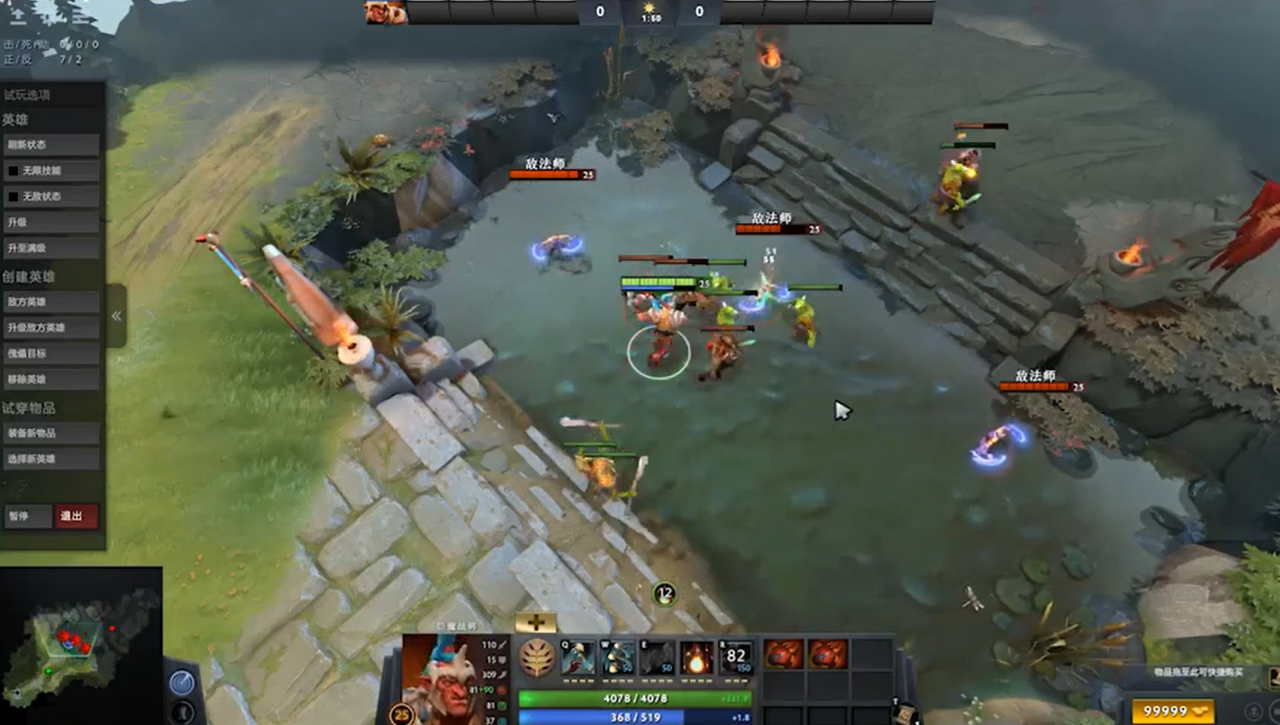Open the talent tree via the gold leaf icon
Screen dimensions: 1280x725
click(x=537, y=658)
